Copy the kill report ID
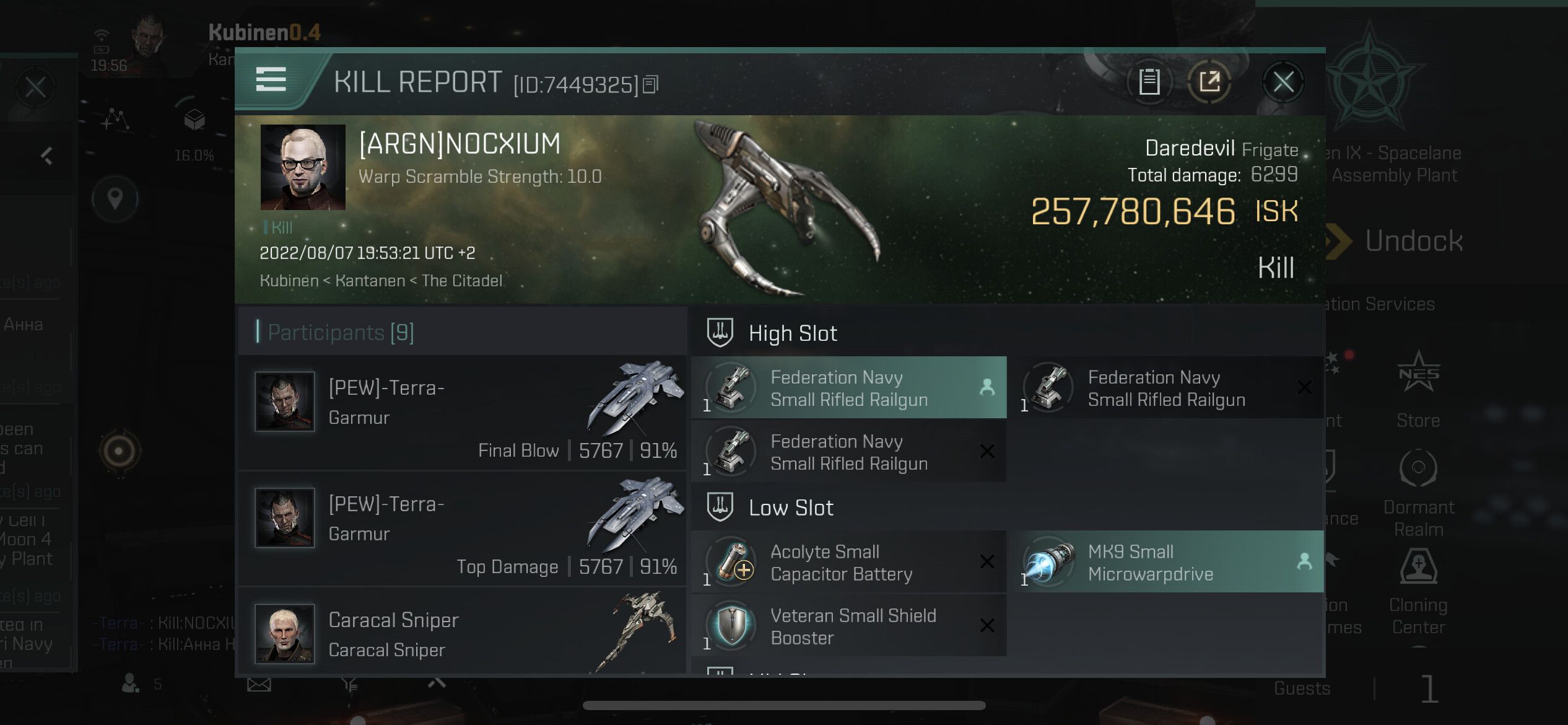 tap(650, 84)
